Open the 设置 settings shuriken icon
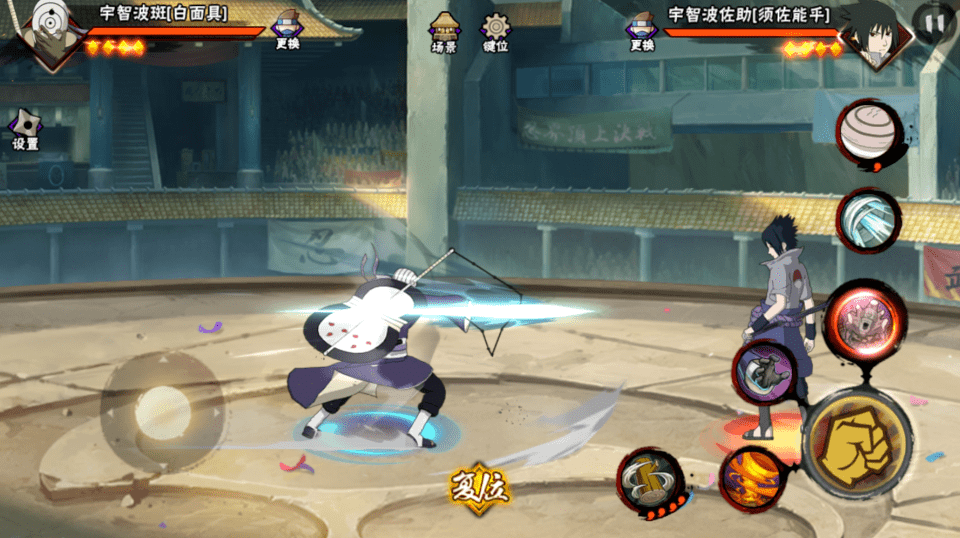 25,129
